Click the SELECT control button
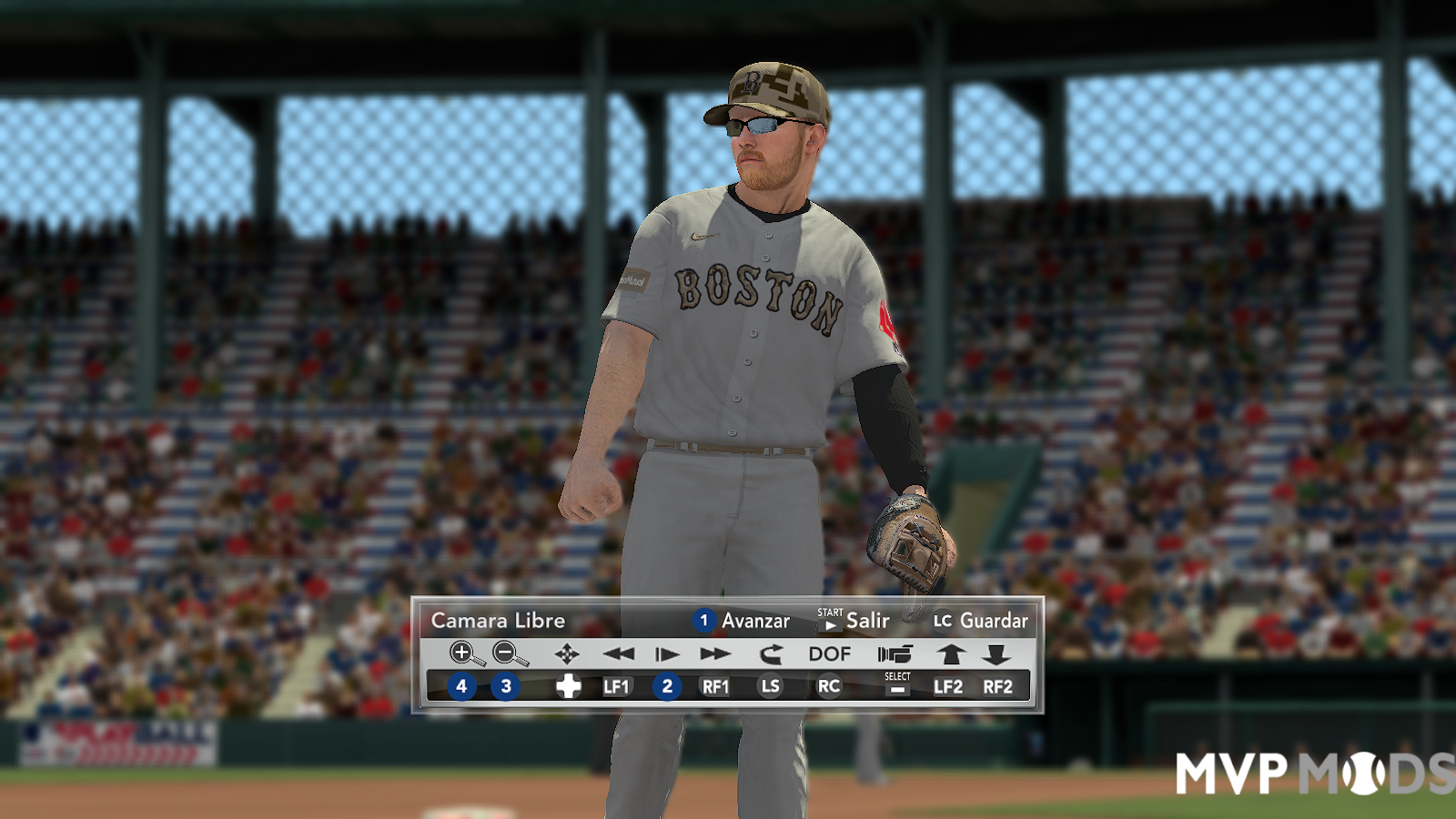Image resolution: width=1456 pixels, height=819 pixels. point(896,684)
